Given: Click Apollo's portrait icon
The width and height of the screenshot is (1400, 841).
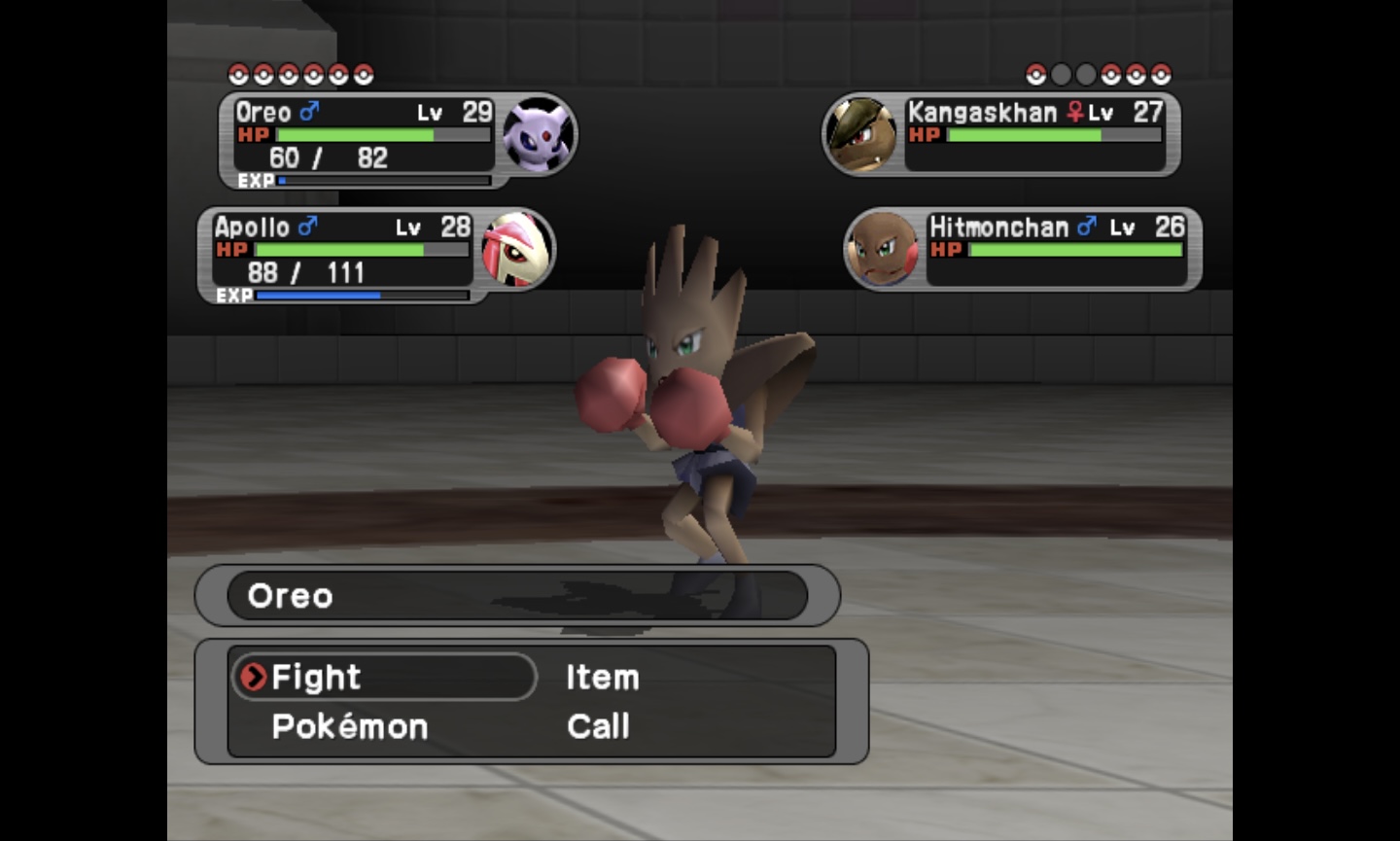Looking at the screenshot, I should tap(517, 250).
